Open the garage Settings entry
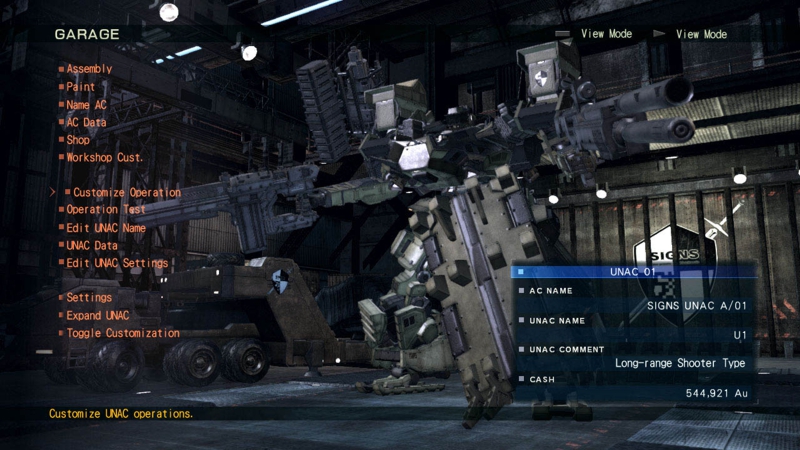Viewport: 800px width, 450px height. point(89,297)
